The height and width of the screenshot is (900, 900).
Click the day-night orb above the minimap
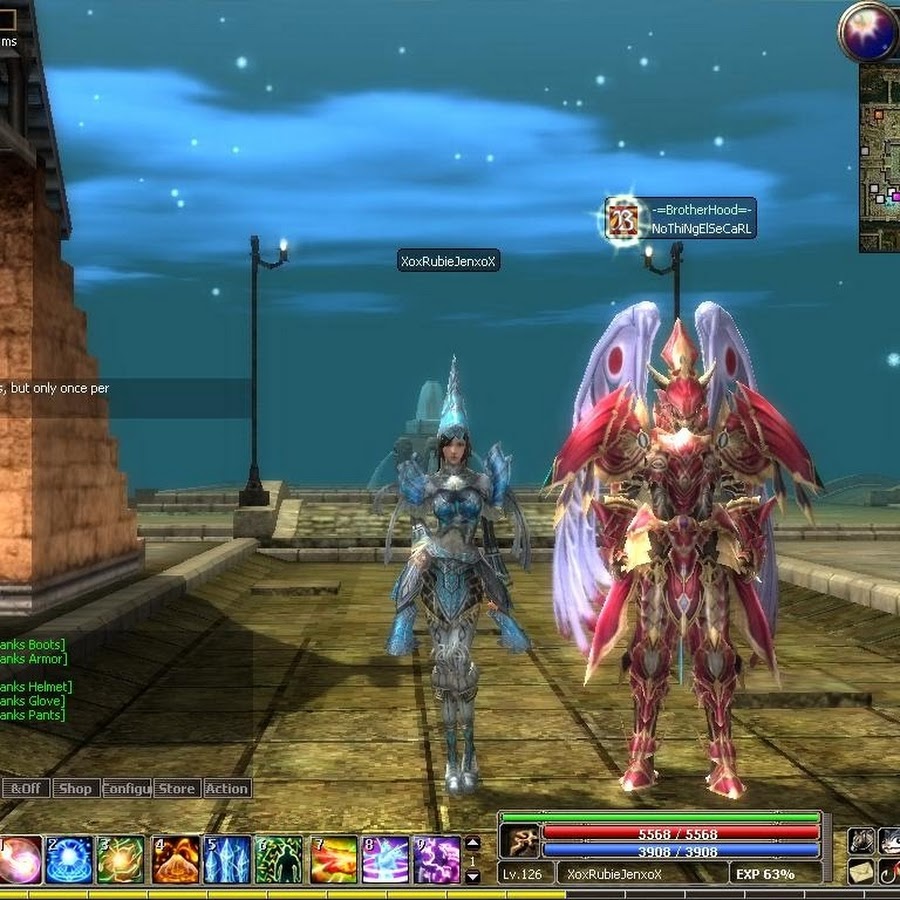pyautogui.click(x=868, y=32)
